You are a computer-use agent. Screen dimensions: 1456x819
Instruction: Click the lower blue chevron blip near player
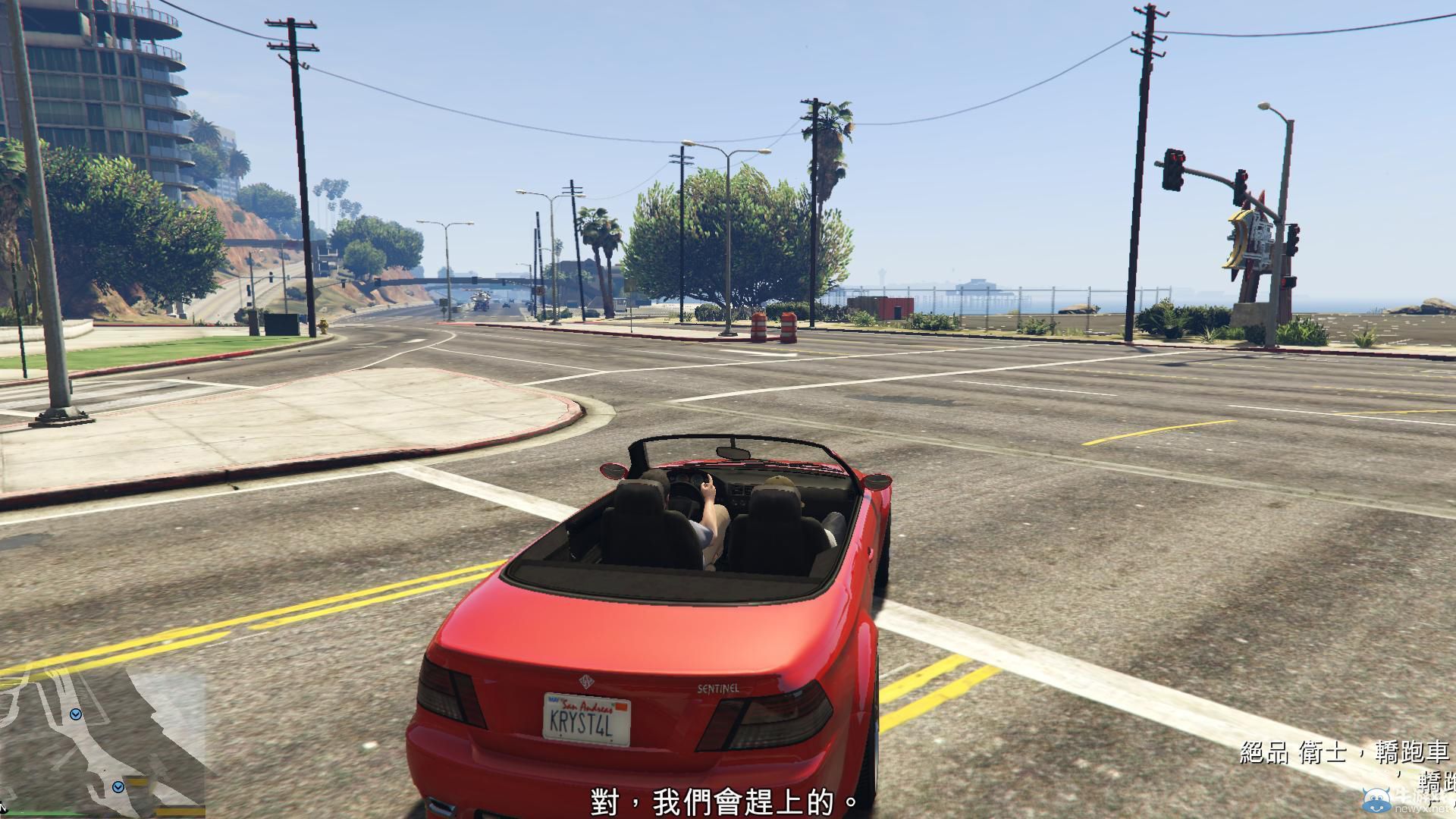[118, 787]
